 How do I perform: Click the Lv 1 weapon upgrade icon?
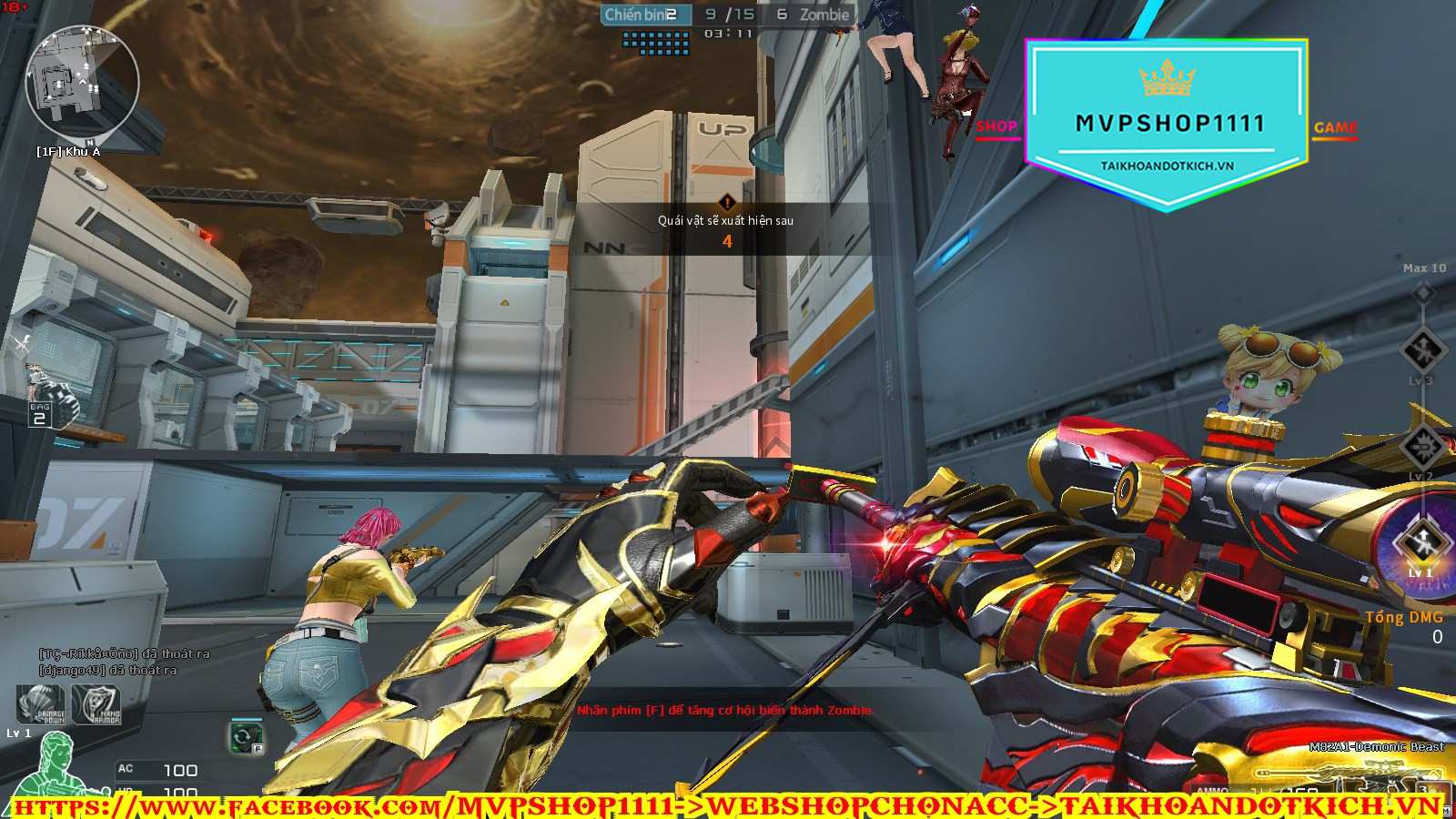(1420, 543)
